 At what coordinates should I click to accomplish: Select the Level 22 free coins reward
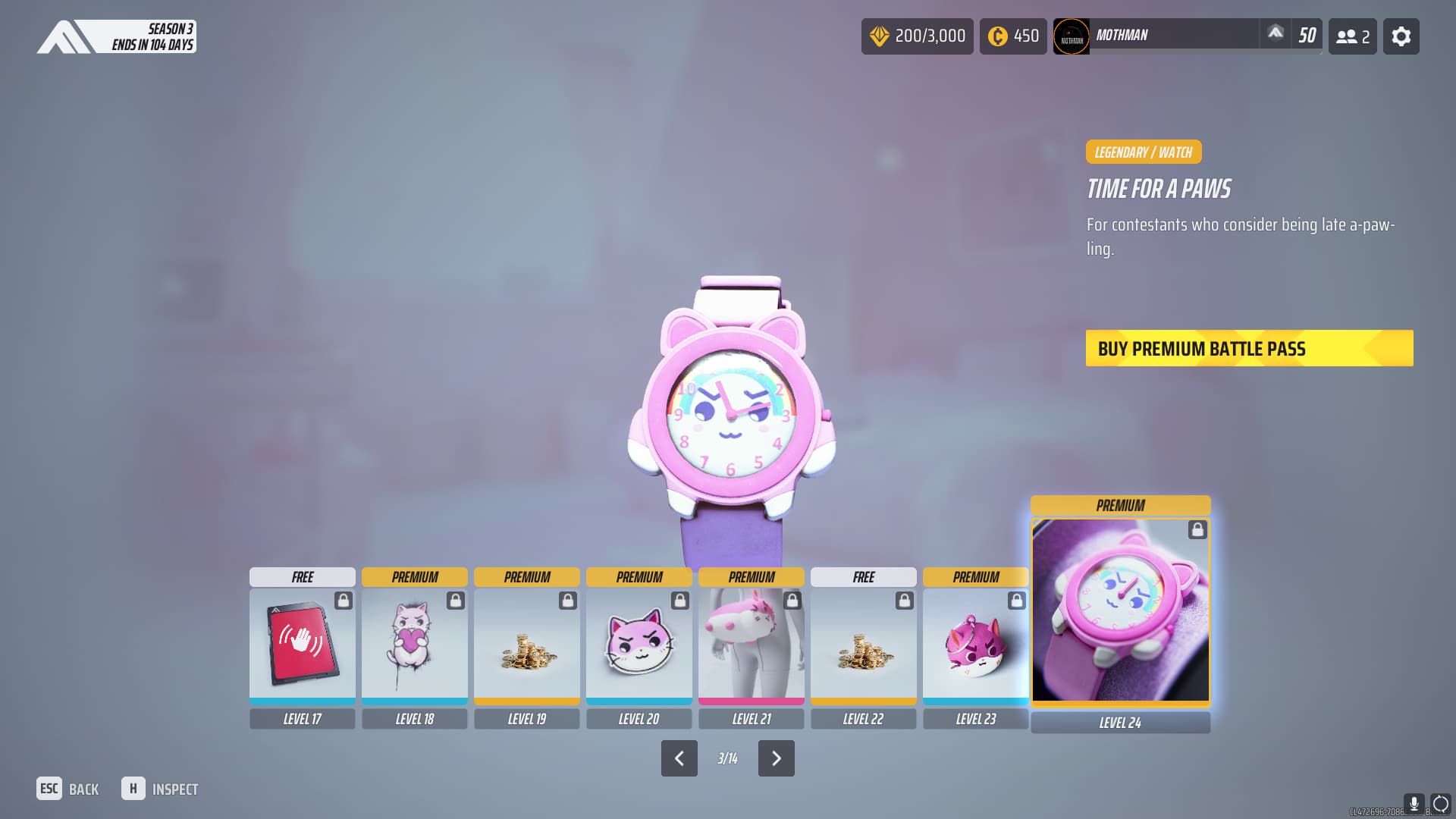tap(863, 644)
